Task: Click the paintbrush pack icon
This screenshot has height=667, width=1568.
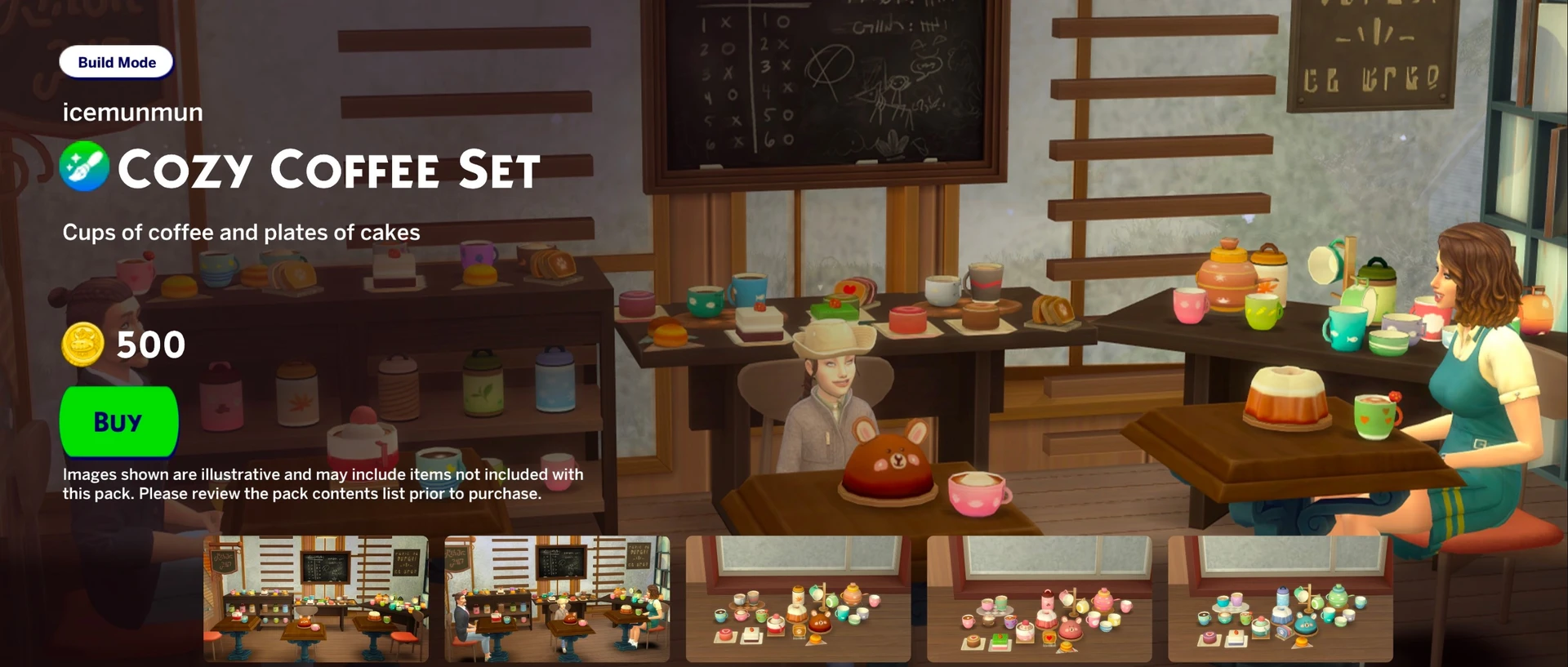Action: pyautogui.click(x=84, y=166)
